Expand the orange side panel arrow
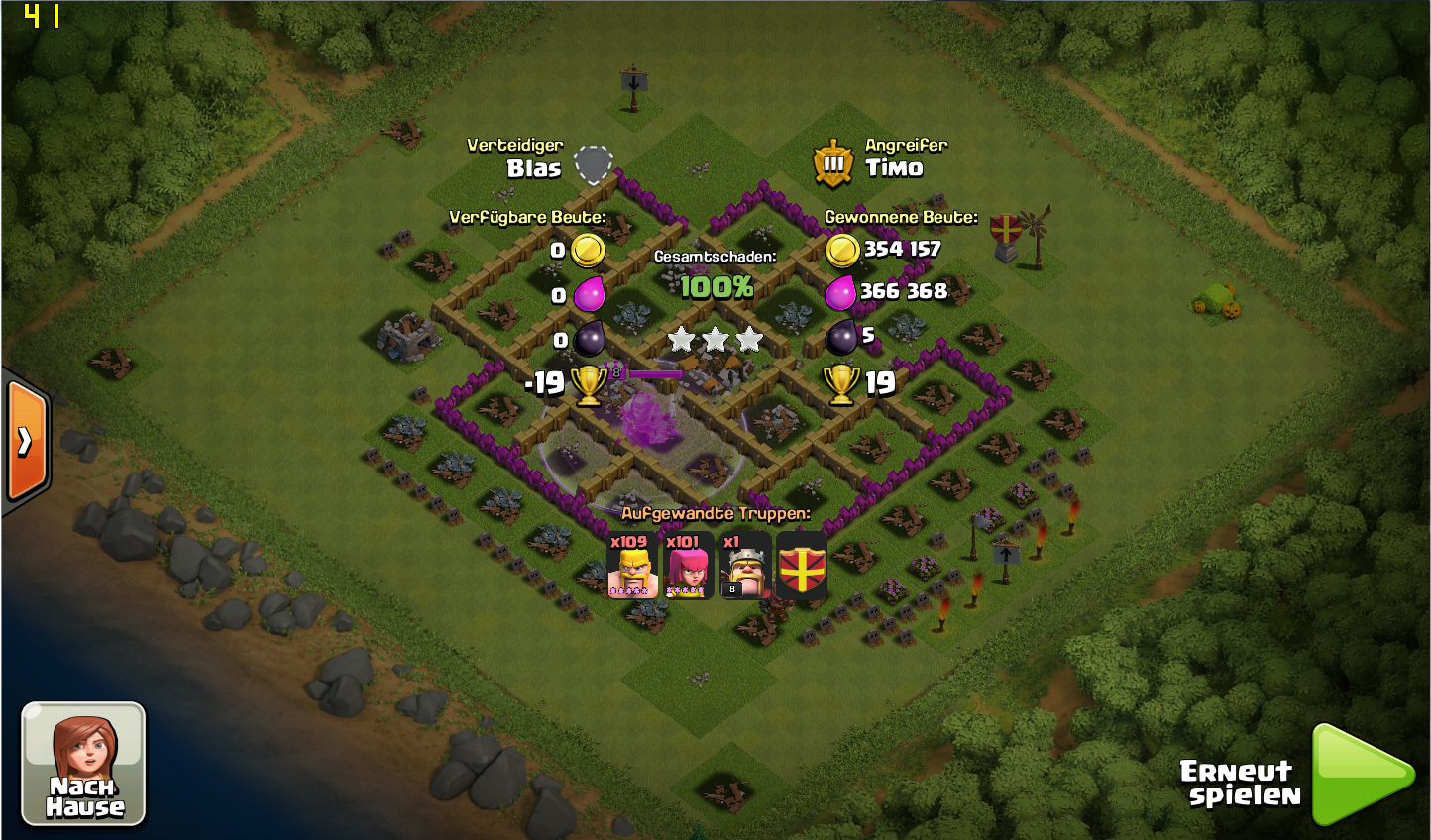This screenshot has height=840, width=1431. 26,440
